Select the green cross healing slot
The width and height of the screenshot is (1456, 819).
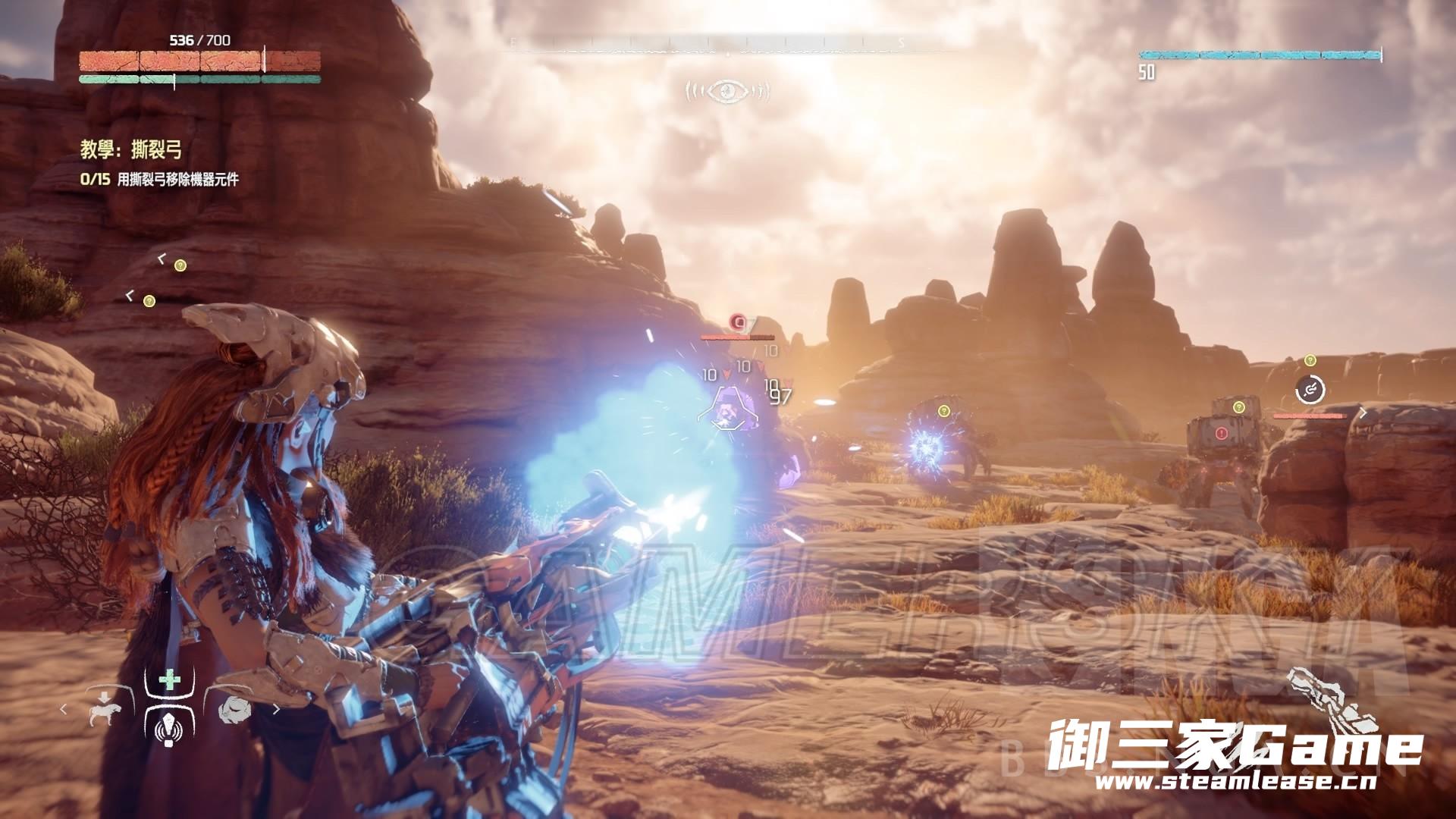pyautogui.click(x=168, y=679)
